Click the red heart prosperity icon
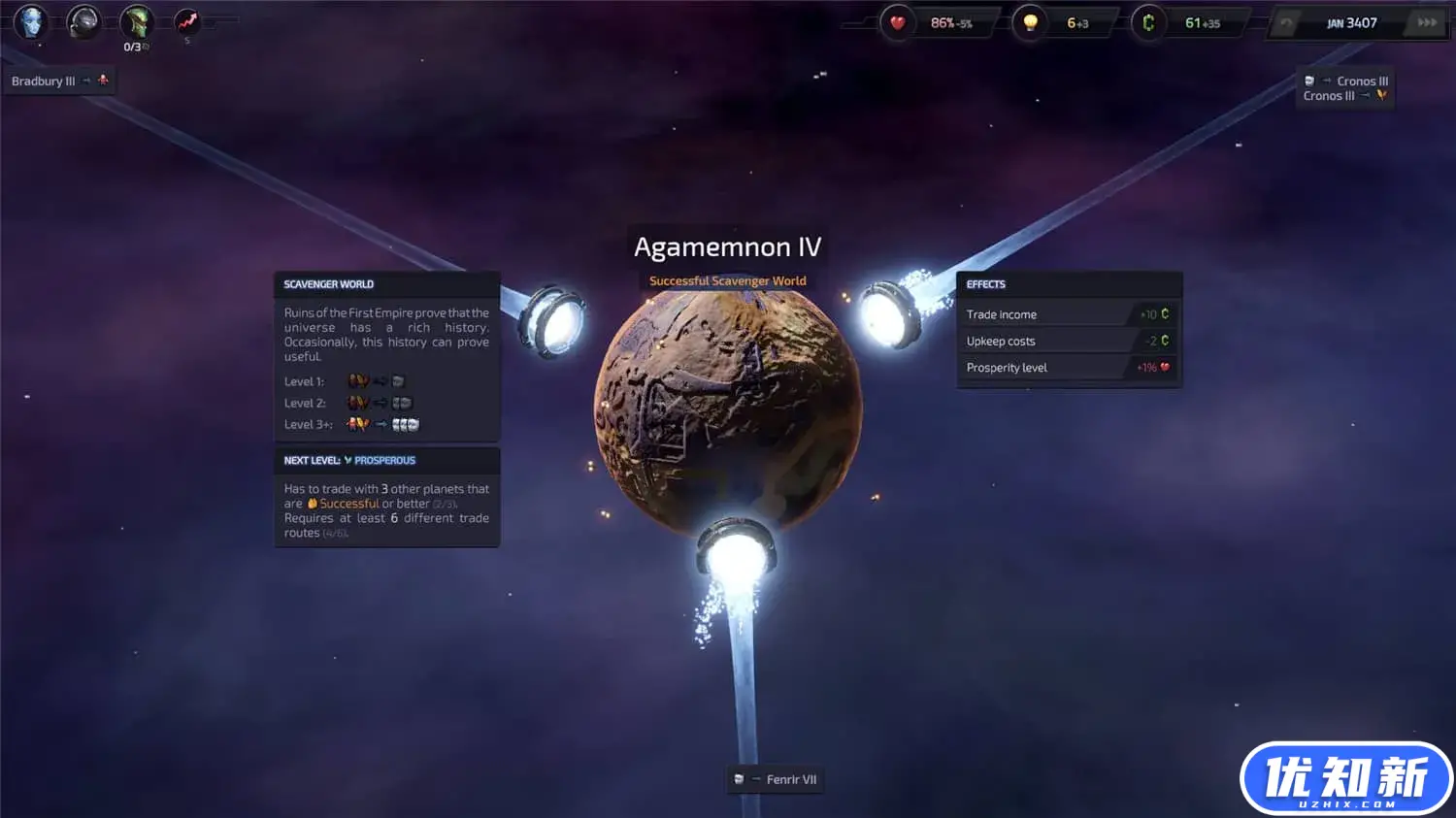This screenshot has height=818, width=1456. coord(898,22)
